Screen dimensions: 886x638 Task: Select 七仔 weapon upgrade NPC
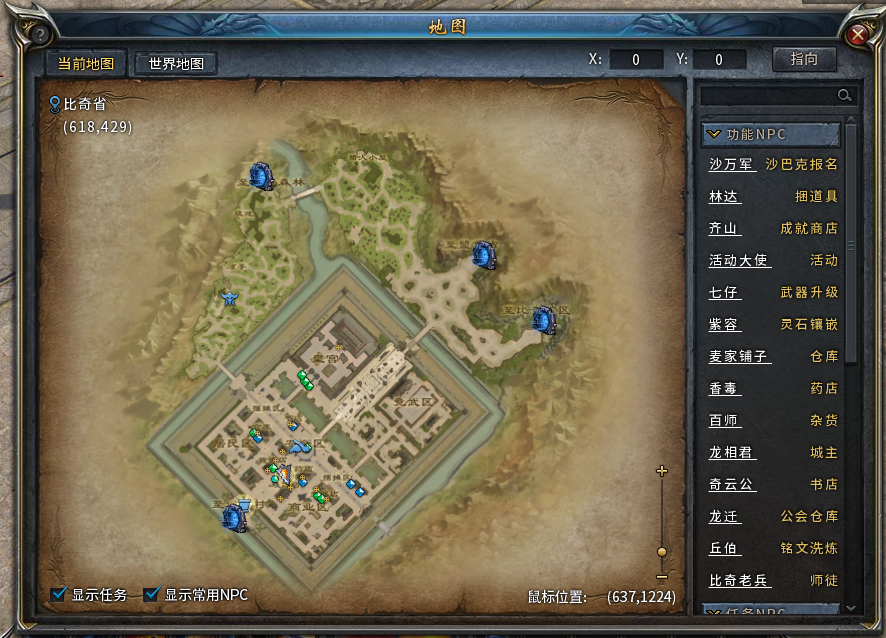pos(724,293)
